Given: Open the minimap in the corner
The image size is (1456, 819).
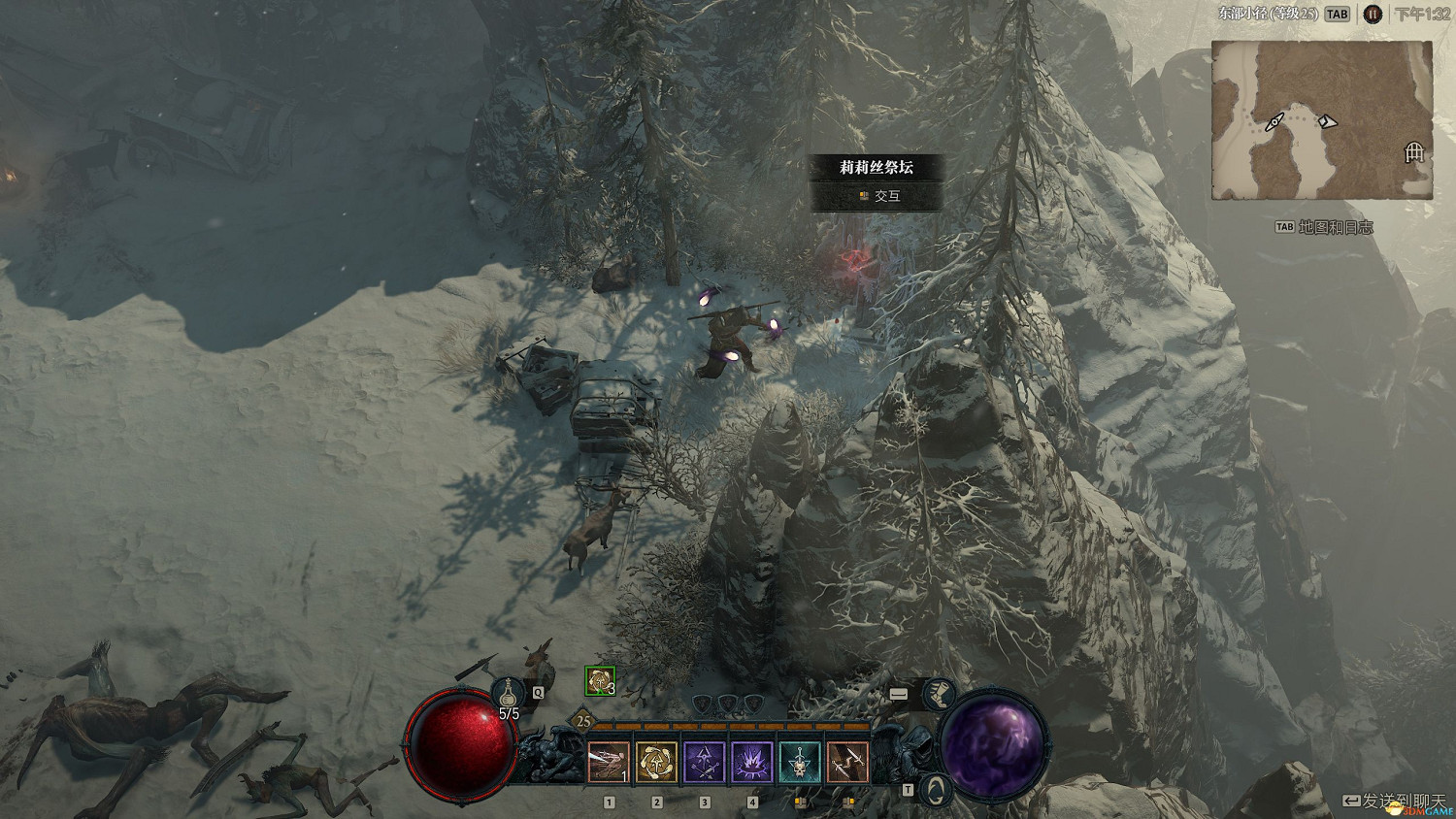Looking at the screenshot, I should [x=1322, y=120].
